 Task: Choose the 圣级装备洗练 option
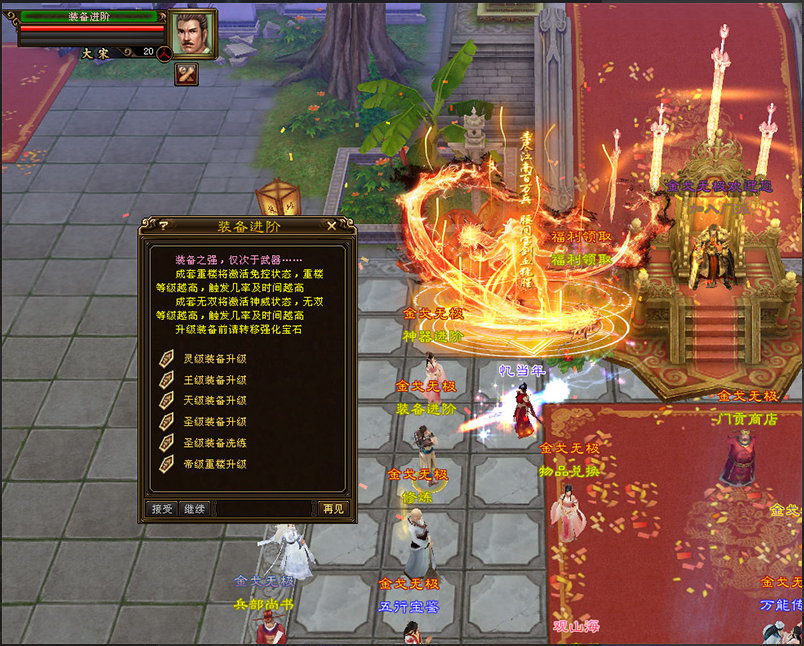pyautogui.click(x=214, y=443)
